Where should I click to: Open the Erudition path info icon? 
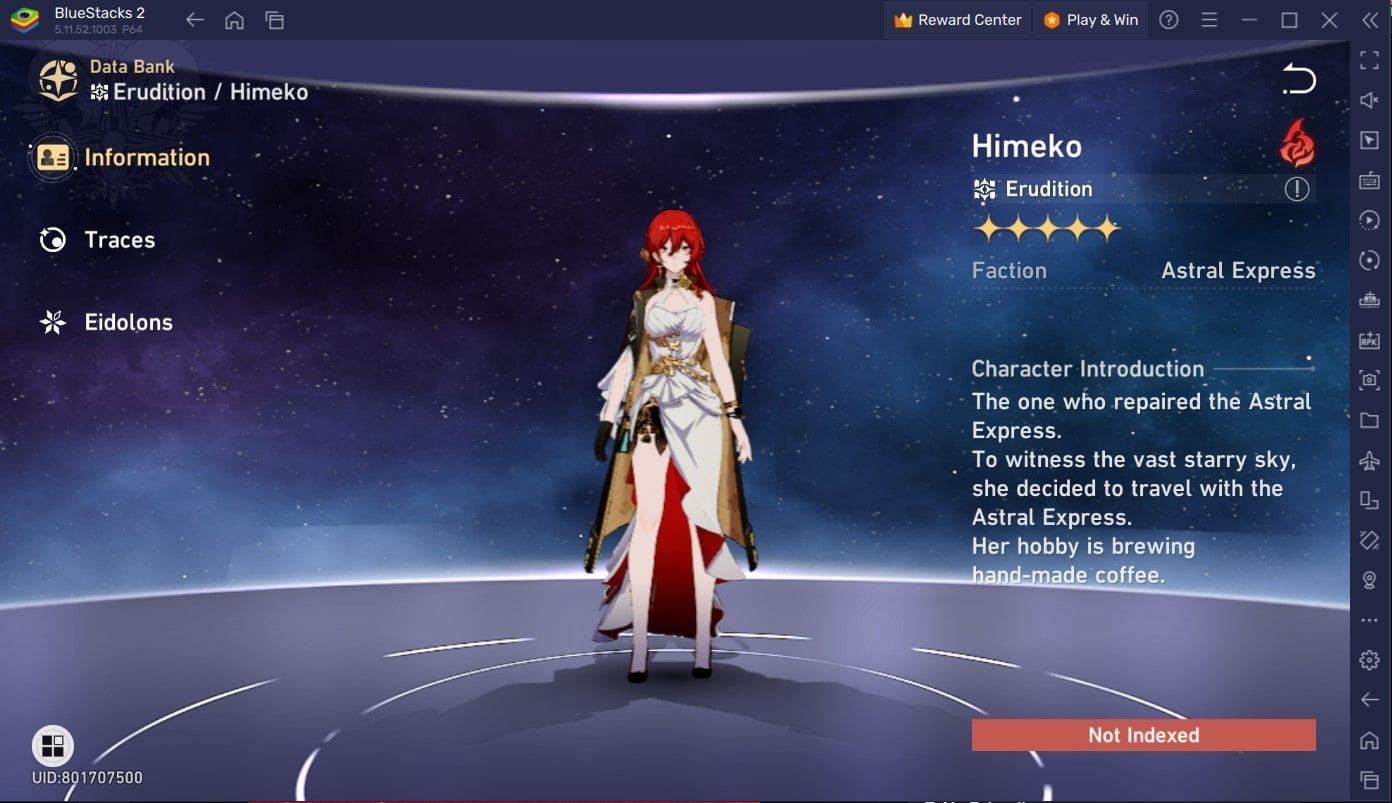(1297, 189)
